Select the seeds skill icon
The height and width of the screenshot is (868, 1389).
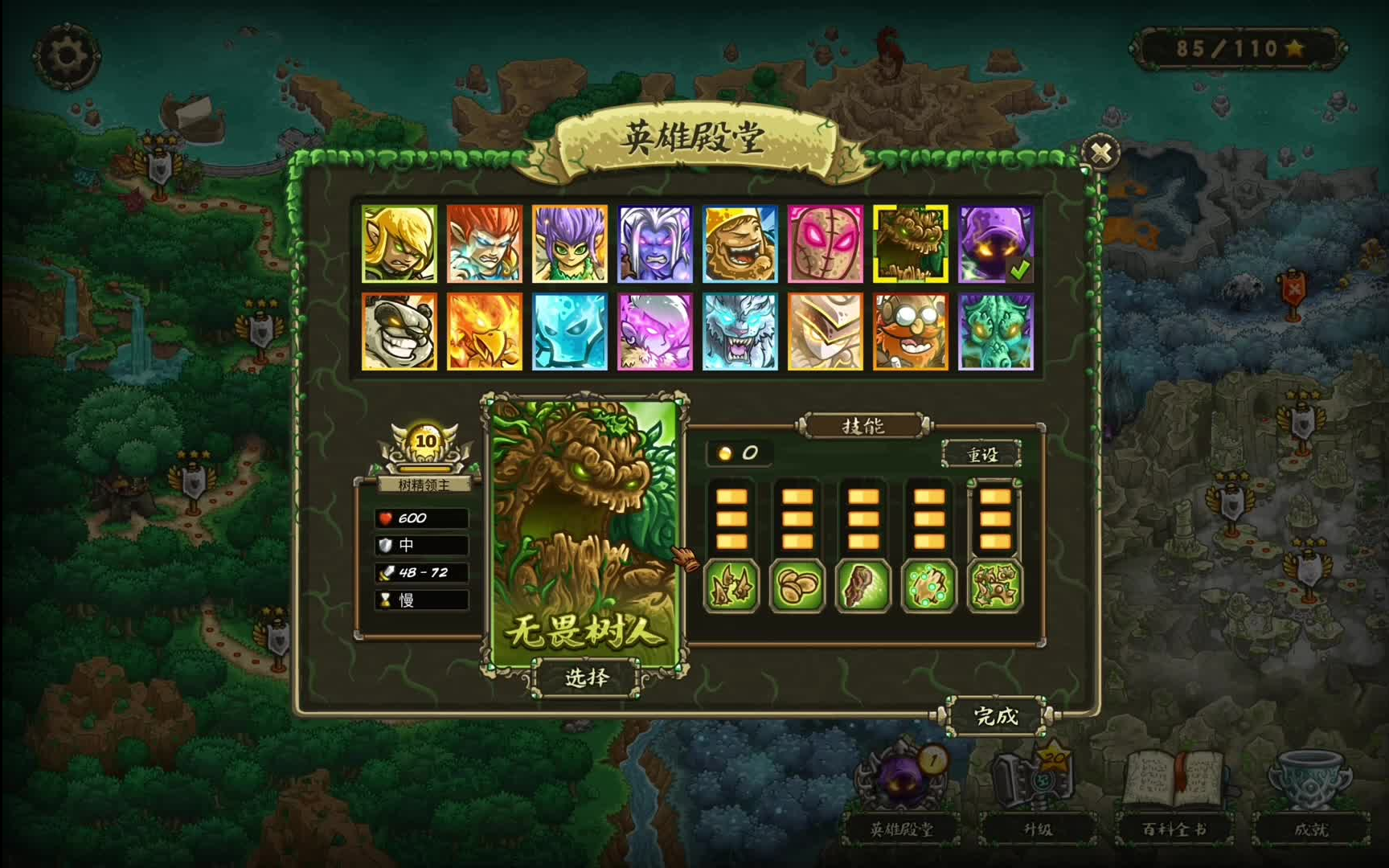pos(797,586)
